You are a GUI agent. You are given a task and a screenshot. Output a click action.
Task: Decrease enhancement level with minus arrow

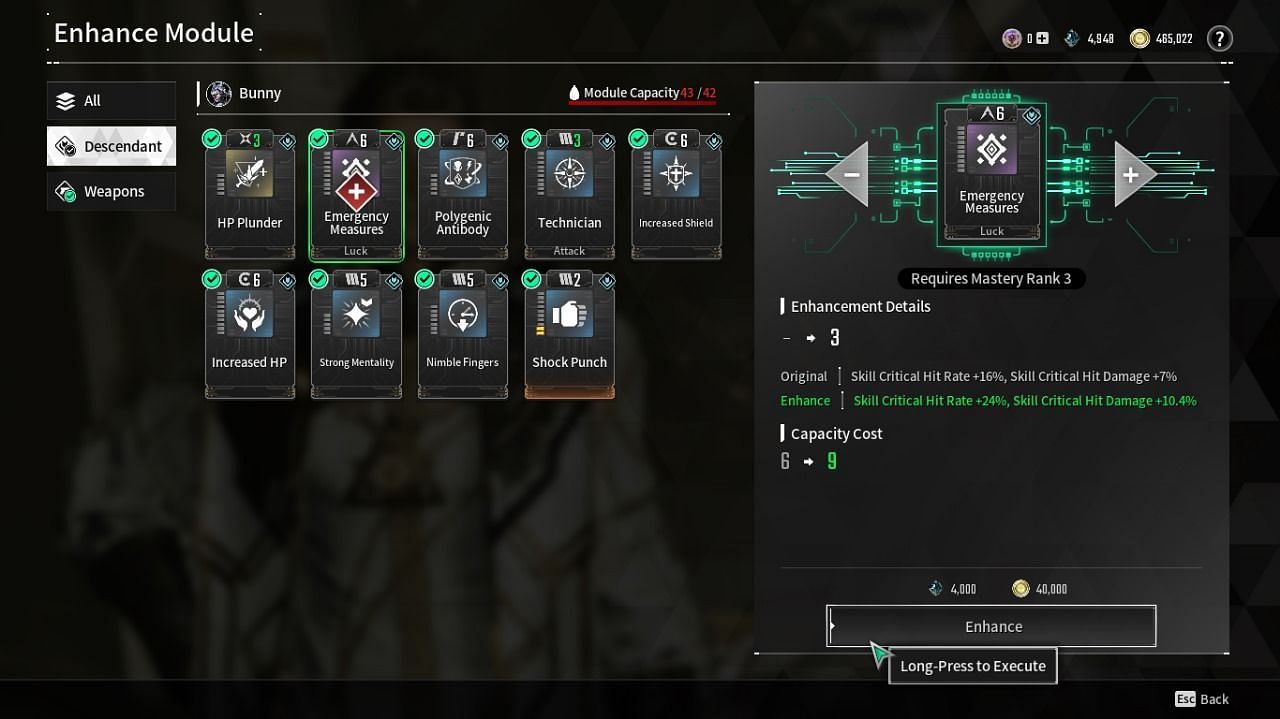coord(849,174)
